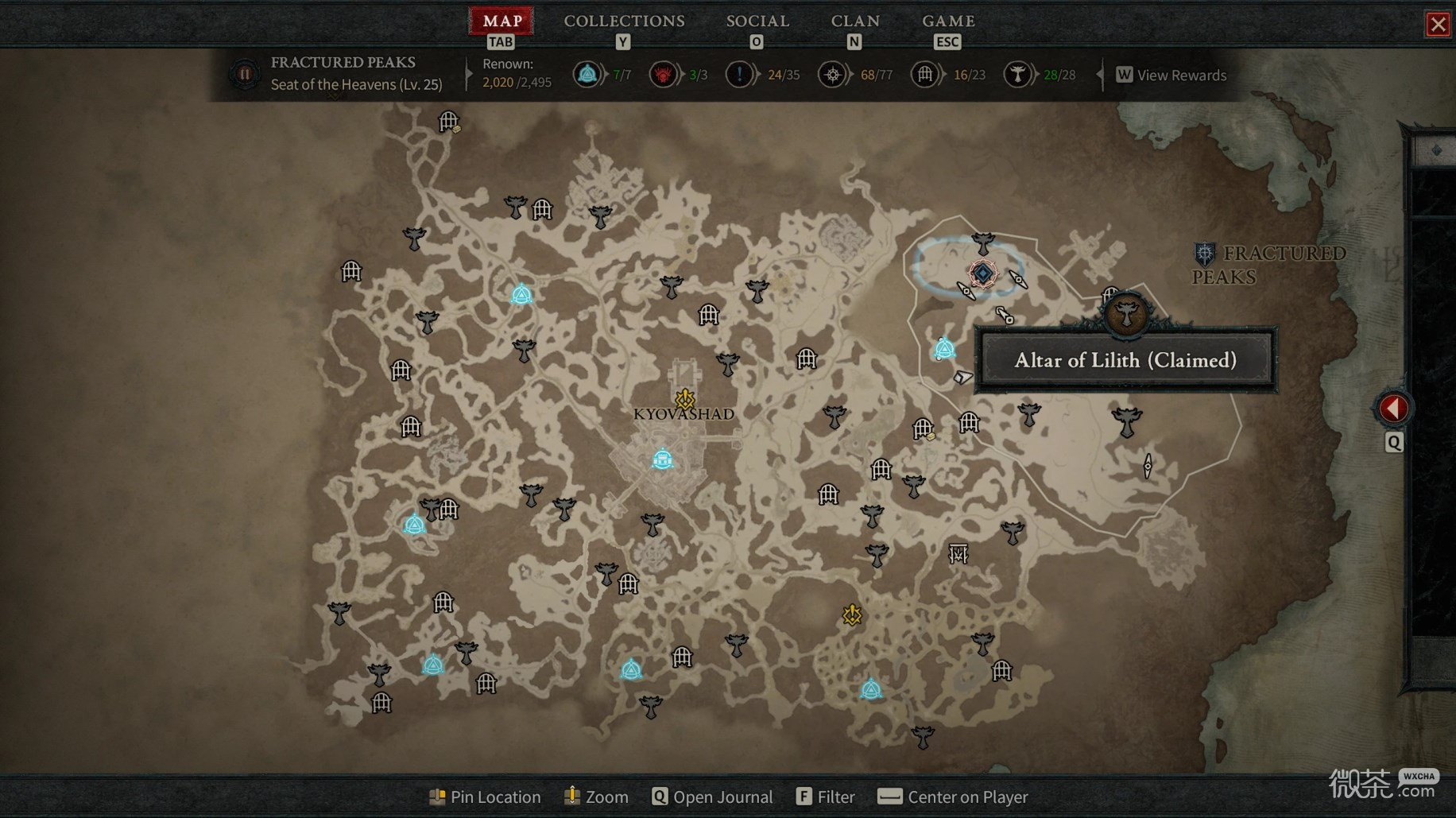The width and height of the screenshot is (1456, 818).
Task: Center on Player on the map
Action: (952, 797)
